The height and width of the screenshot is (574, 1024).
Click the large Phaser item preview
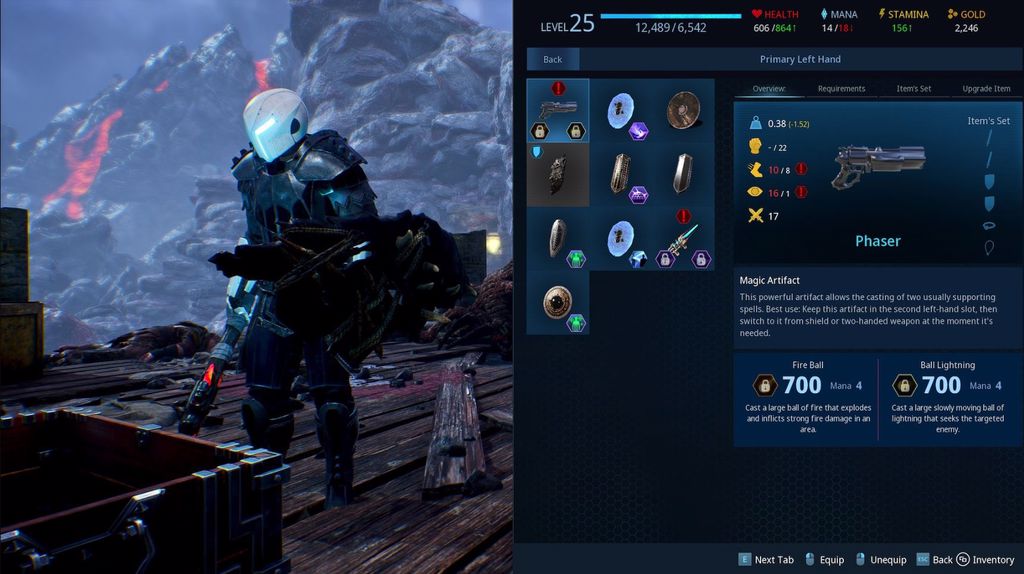(878, 165)
